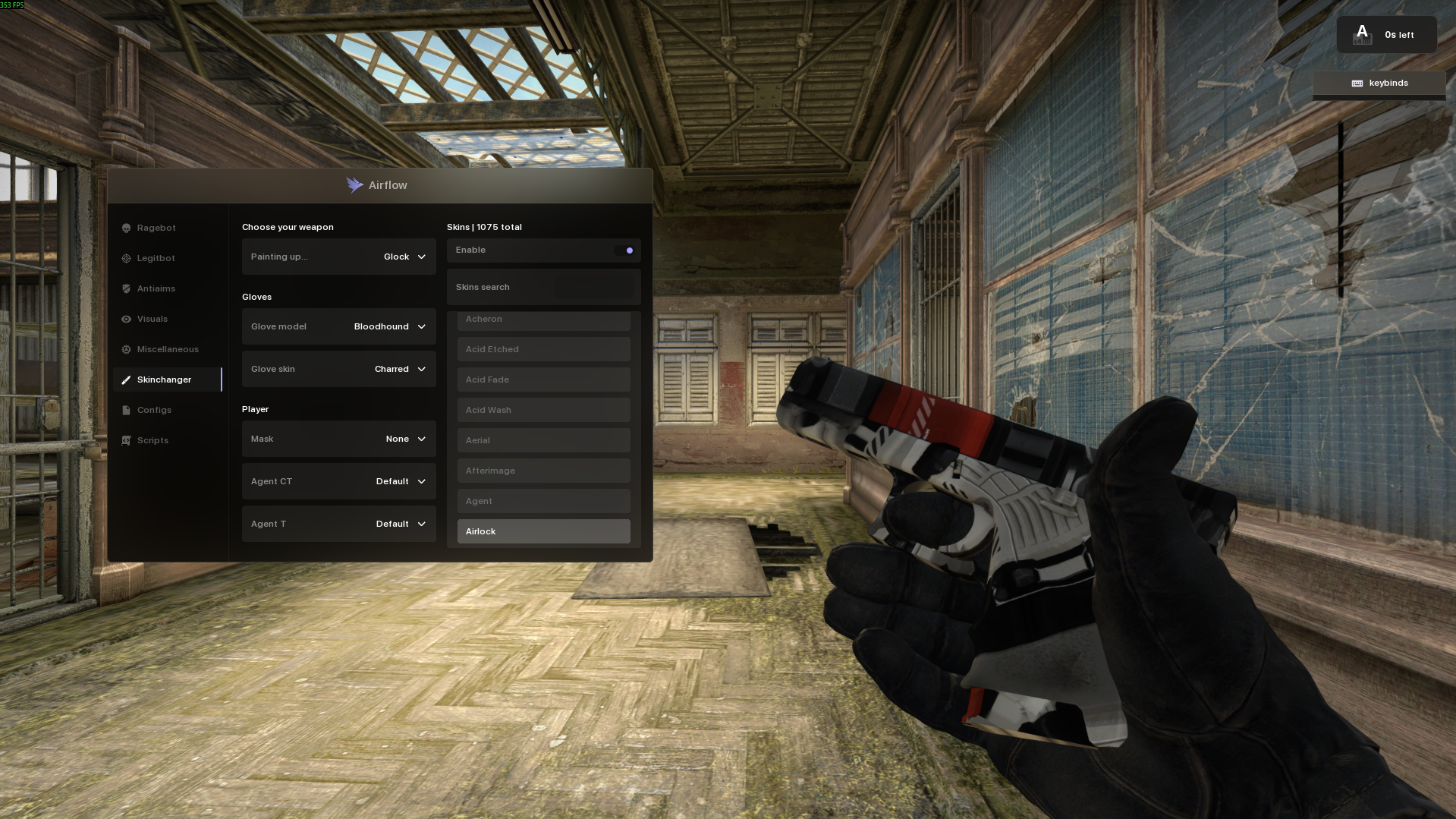
Task: Select the Airlock skin entry
Action: [x=543, y=531]
